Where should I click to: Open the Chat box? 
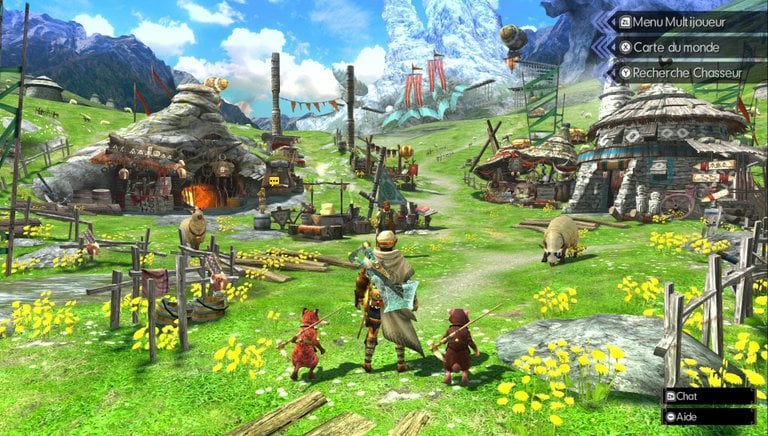pos(707,396)
